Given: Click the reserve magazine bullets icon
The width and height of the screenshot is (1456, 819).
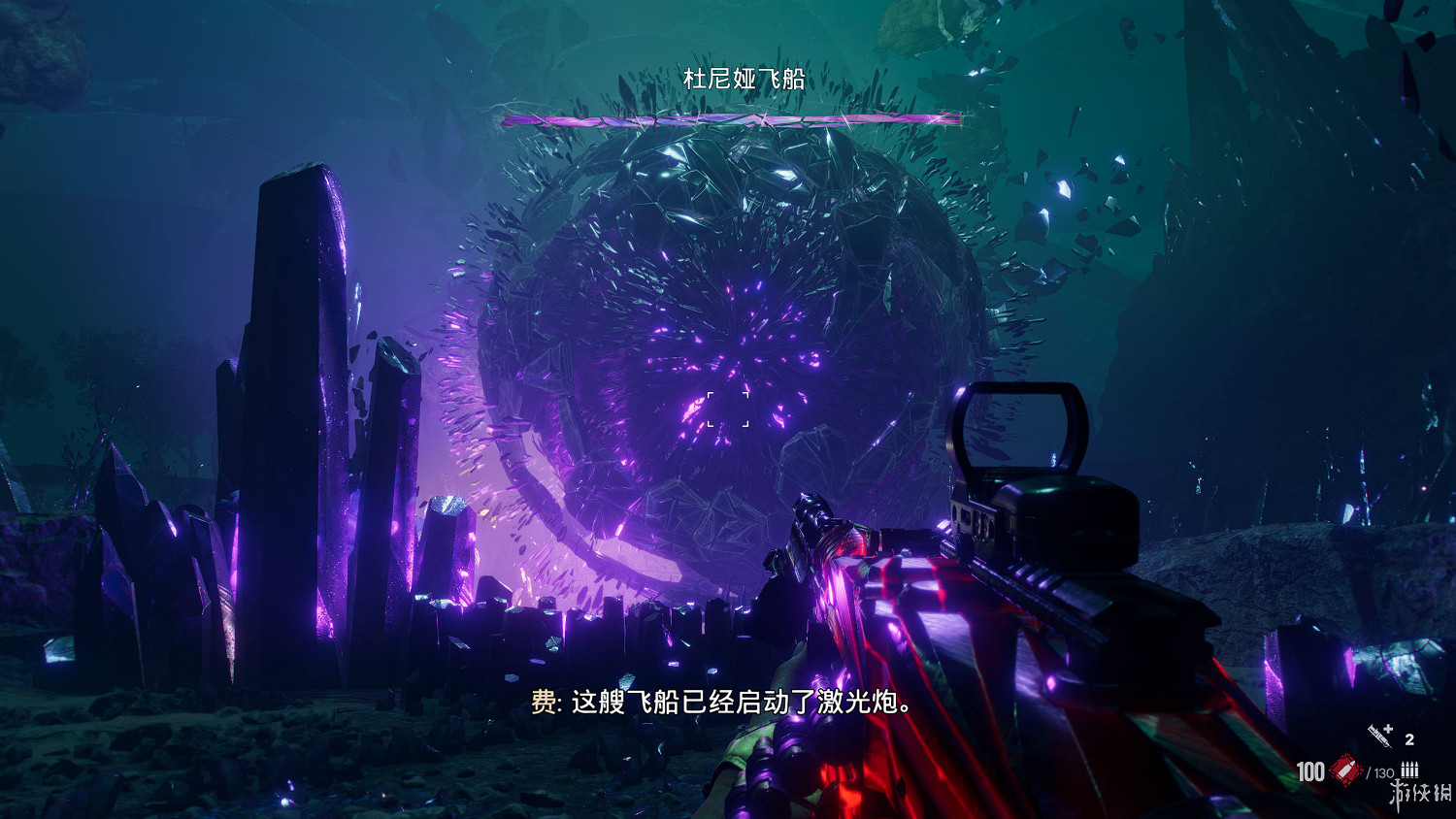Looking at the screenshot, I should coord(1409,770).
